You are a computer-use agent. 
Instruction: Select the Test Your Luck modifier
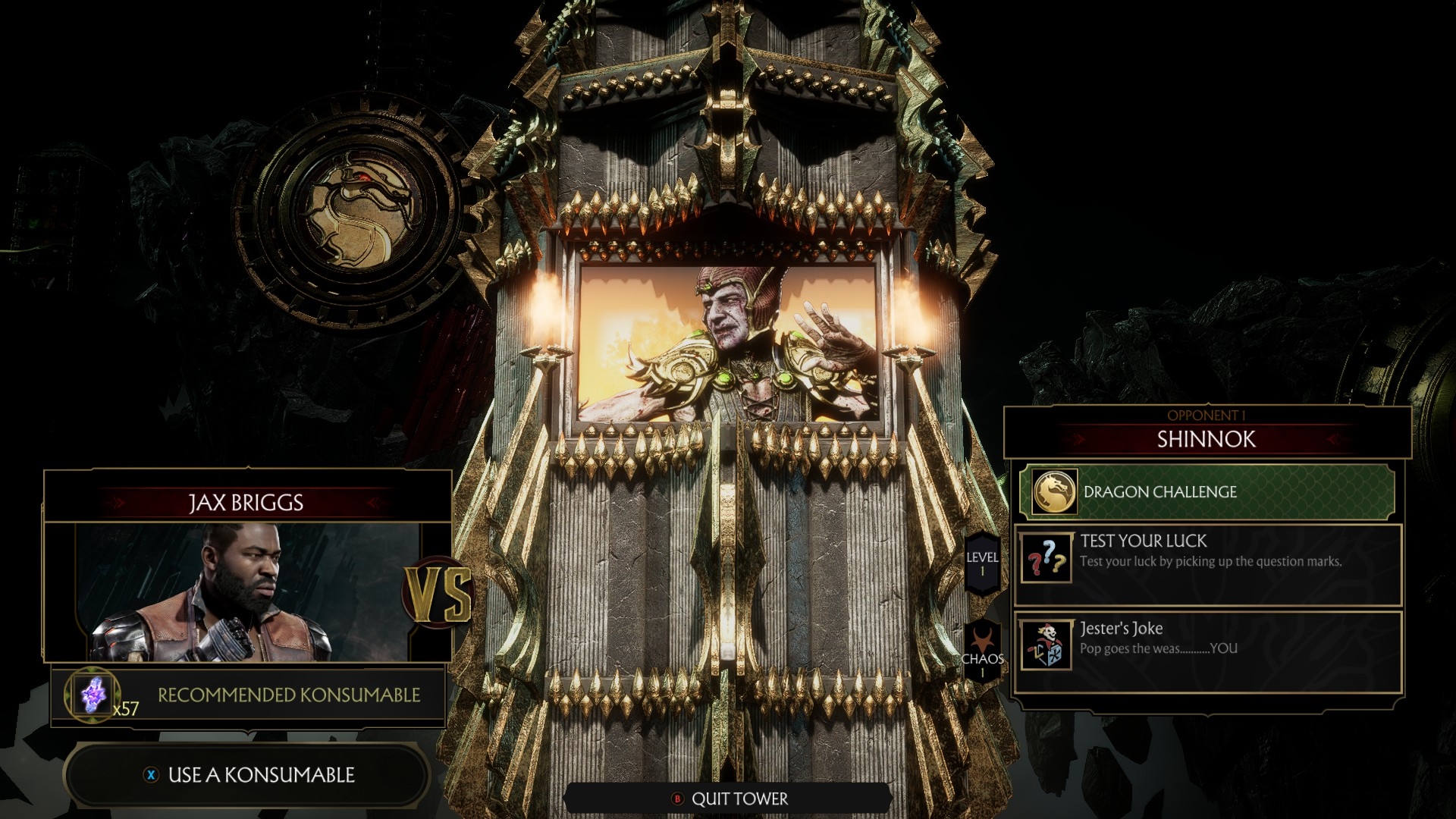[x=1207, y=563]
